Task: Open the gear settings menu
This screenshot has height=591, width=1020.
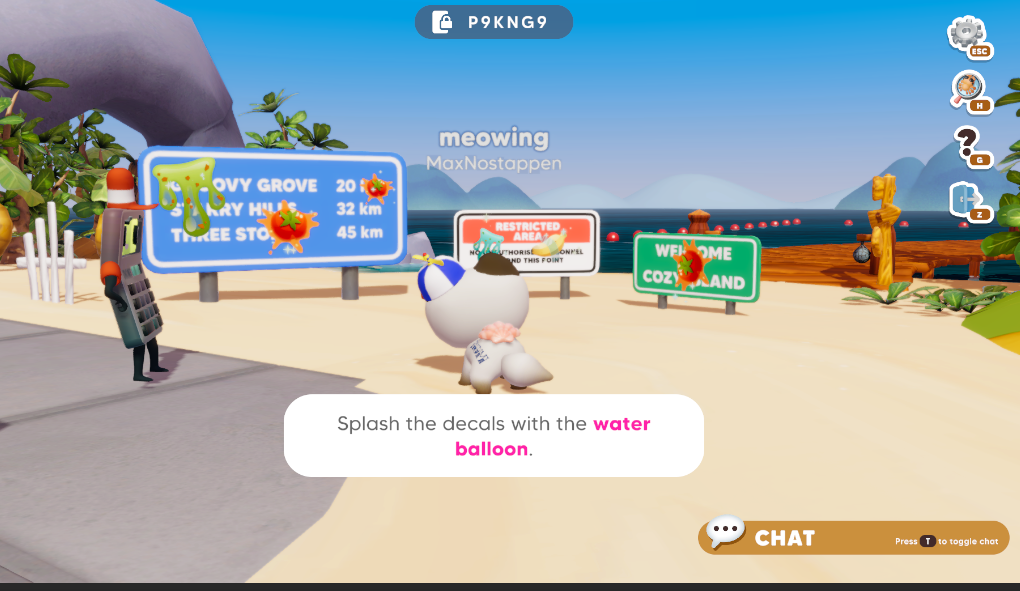Action: (x=966, y=35)
